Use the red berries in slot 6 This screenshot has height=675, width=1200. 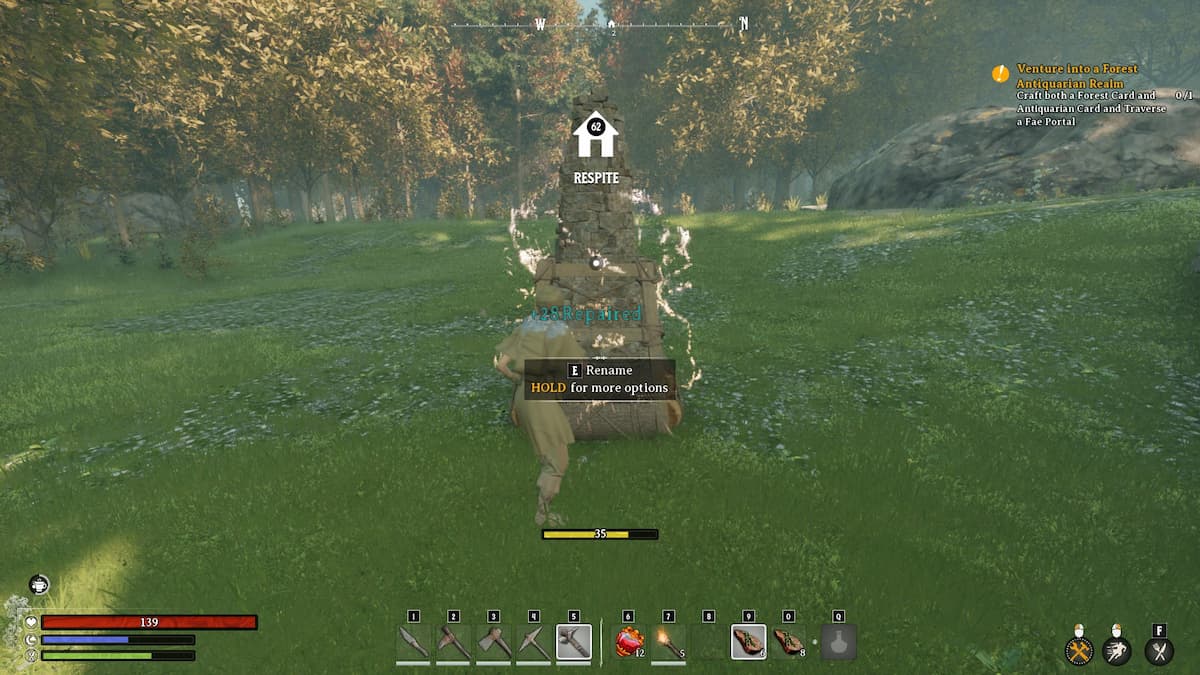point(628,642)
